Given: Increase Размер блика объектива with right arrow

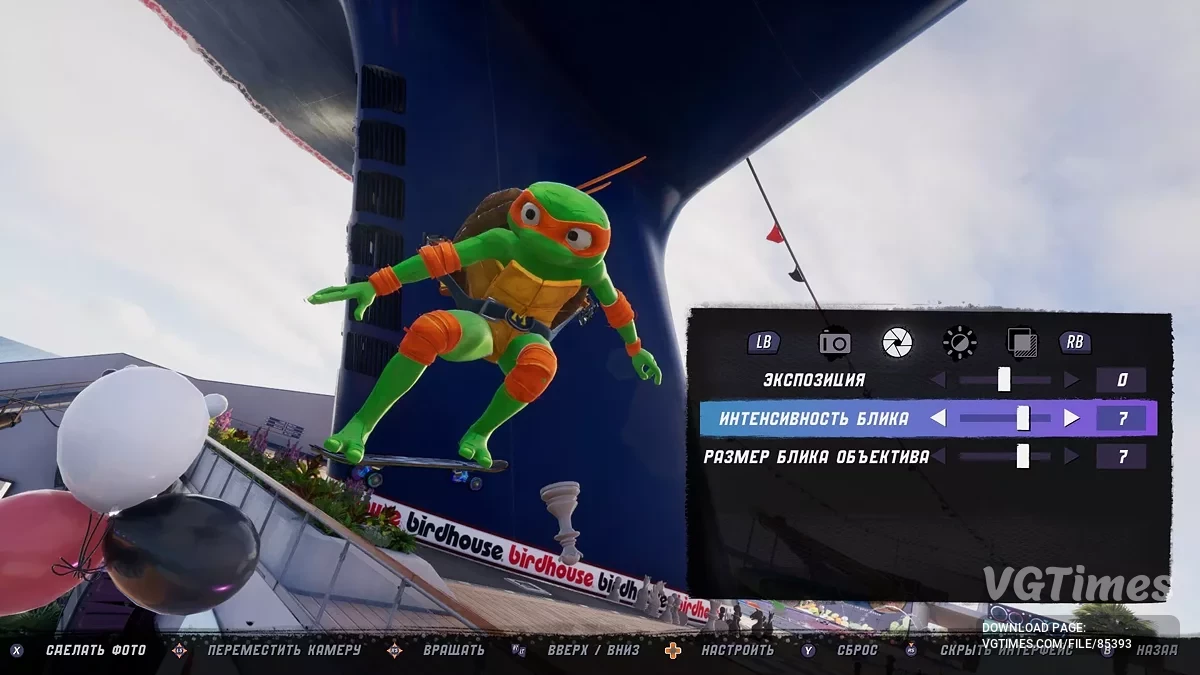Looking at the screenshot, I should pos(1071,457).
